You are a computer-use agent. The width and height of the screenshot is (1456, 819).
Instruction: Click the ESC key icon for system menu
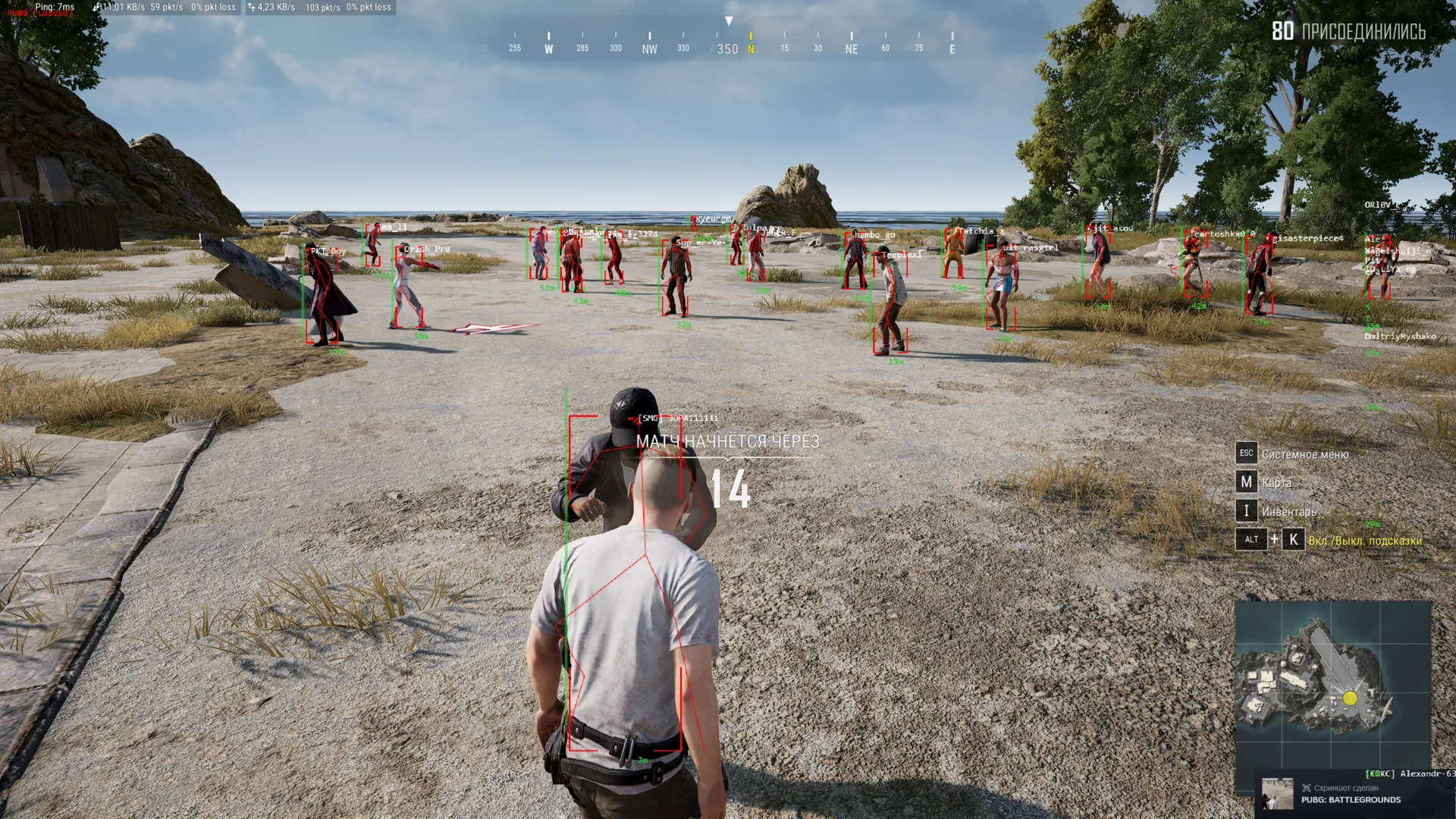(1247, 453)
